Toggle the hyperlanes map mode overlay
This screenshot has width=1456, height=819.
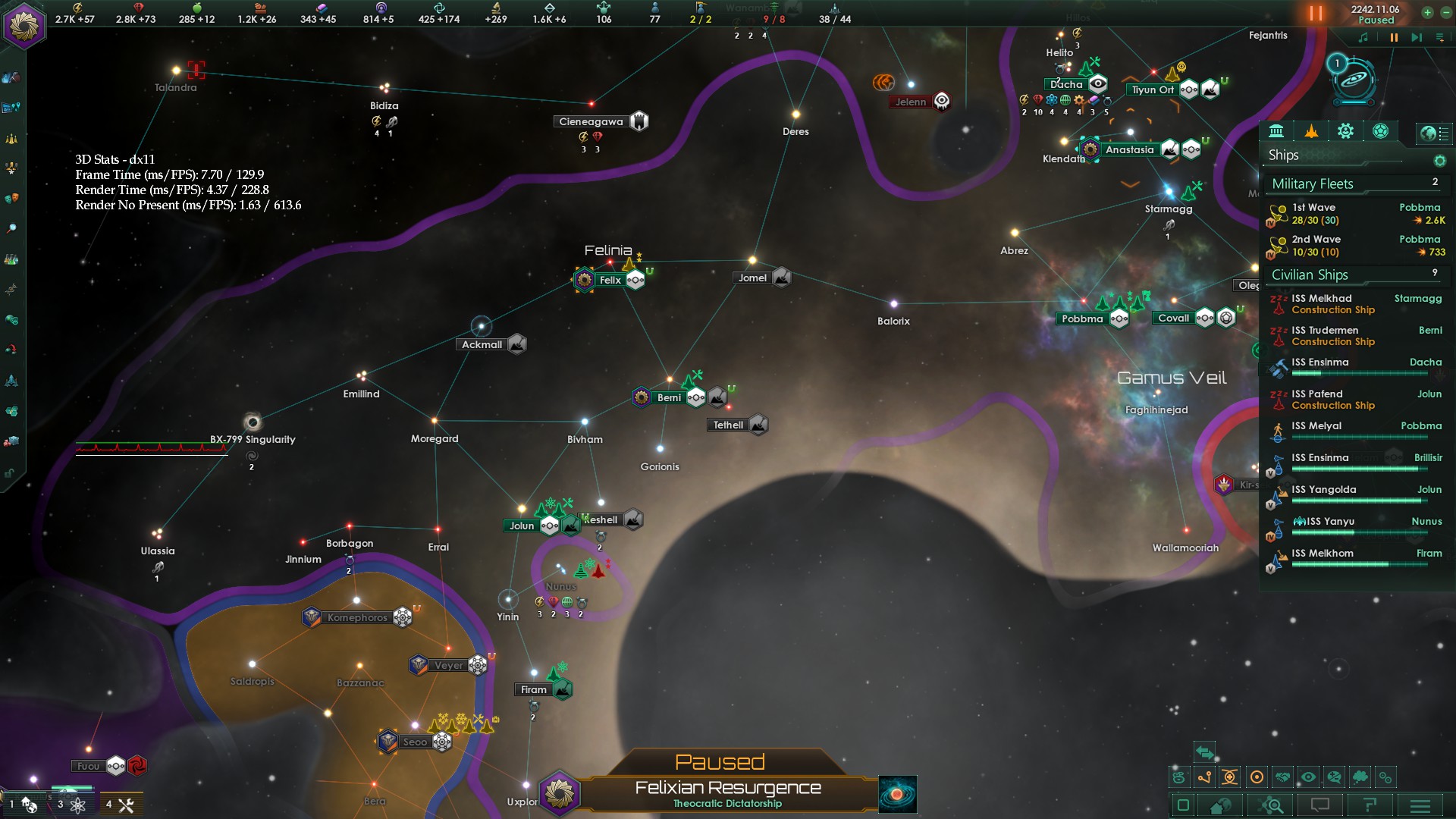pos(1204,777)
